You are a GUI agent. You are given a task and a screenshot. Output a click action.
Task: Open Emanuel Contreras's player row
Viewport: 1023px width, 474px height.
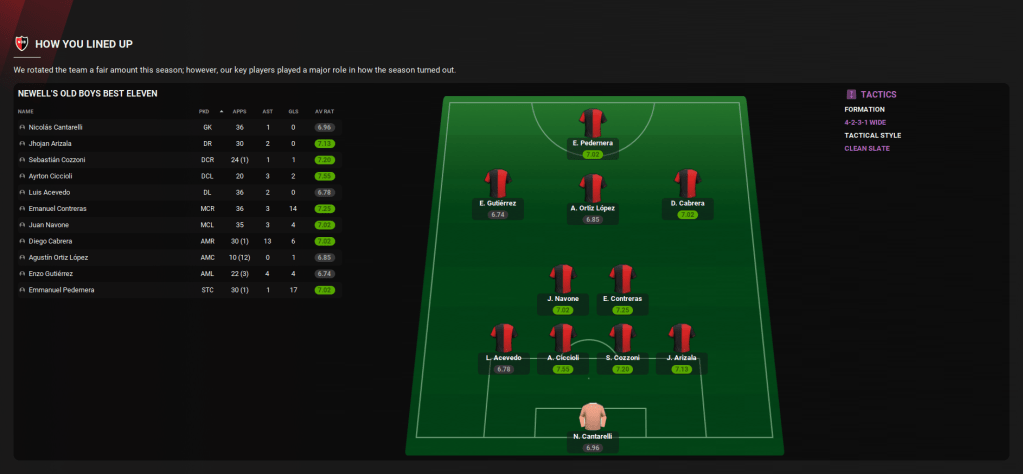tap(58, 208)
